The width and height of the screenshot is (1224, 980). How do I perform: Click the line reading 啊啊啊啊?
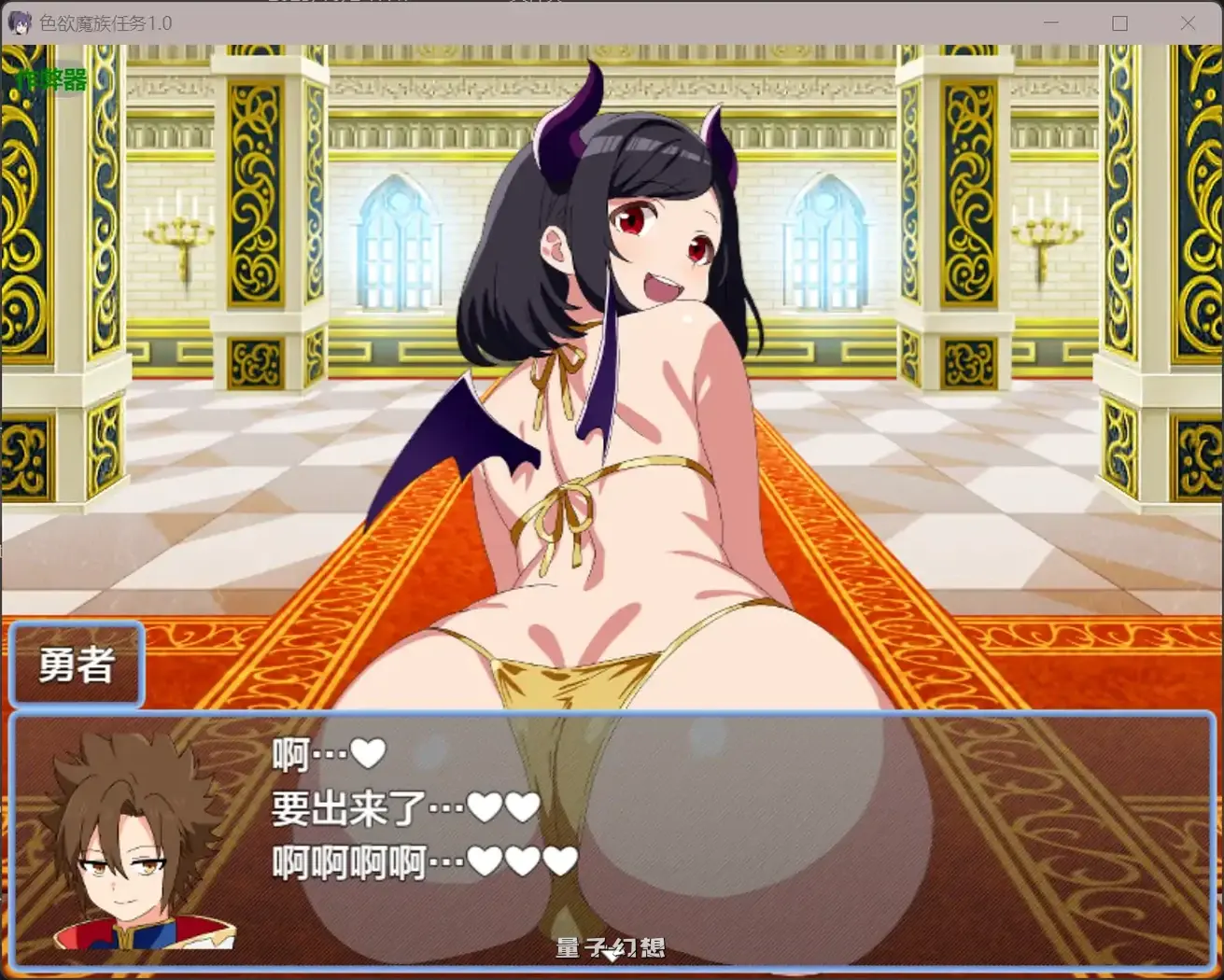click(x=350, y=863)
